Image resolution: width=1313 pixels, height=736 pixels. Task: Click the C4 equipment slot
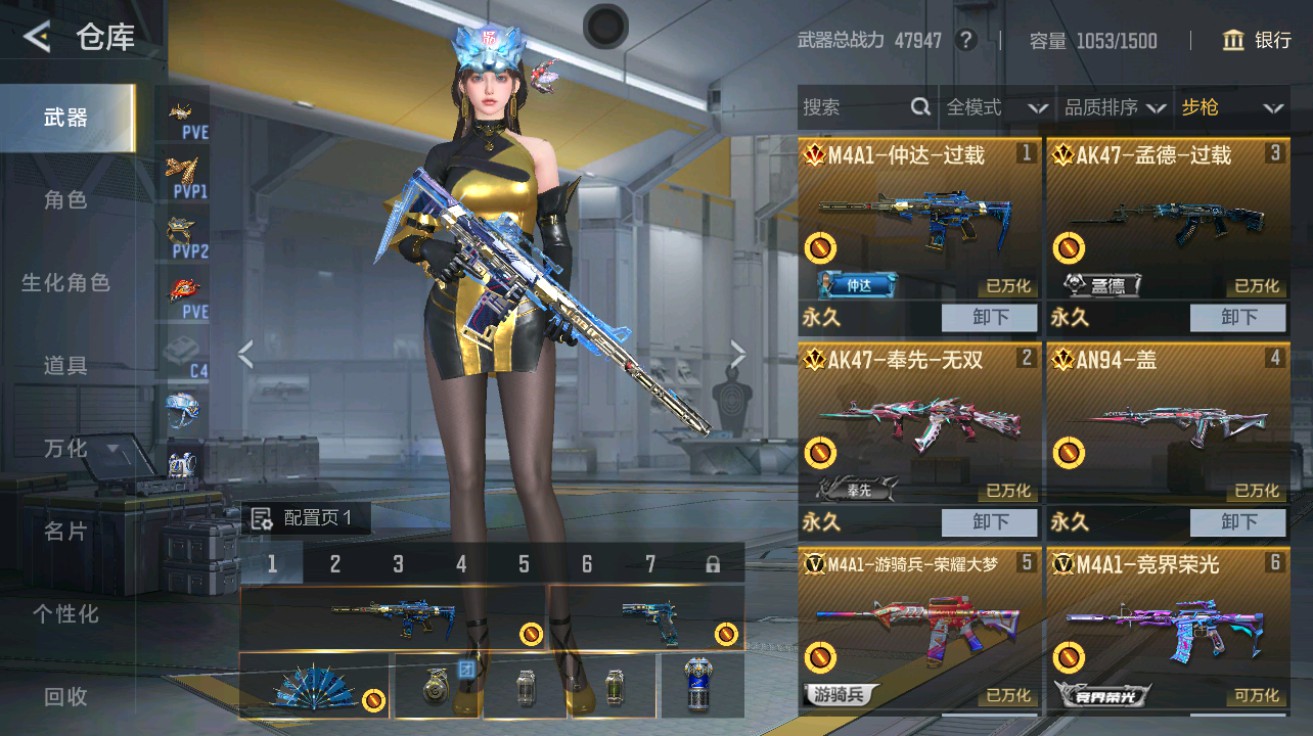point(181,350)
